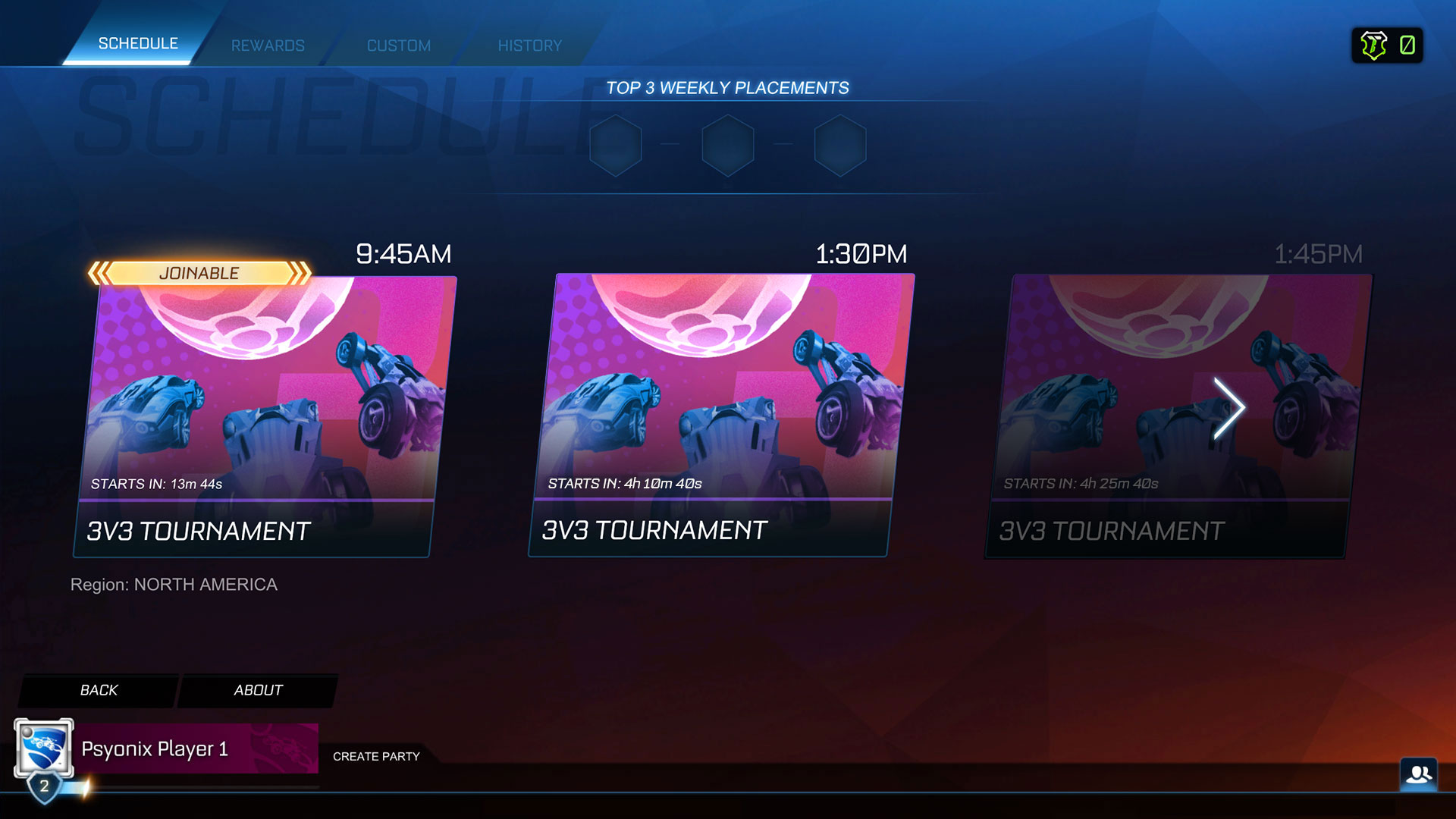The width and height of the screenshot is (1456, 819).
Task: Open the CUSTOM tournaments tab
Action: click(x=398, y=45)
